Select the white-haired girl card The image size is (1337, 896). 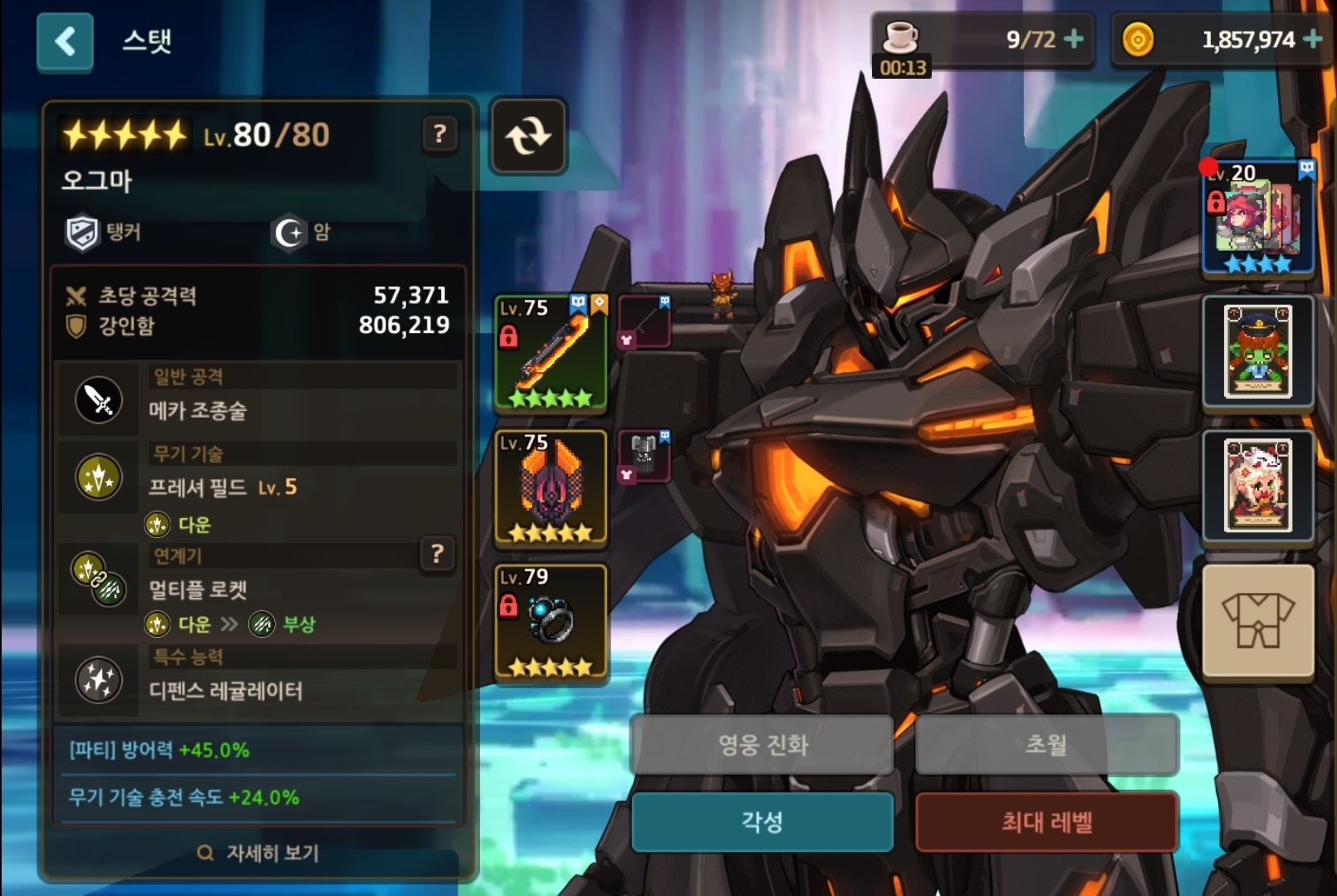1258,486
